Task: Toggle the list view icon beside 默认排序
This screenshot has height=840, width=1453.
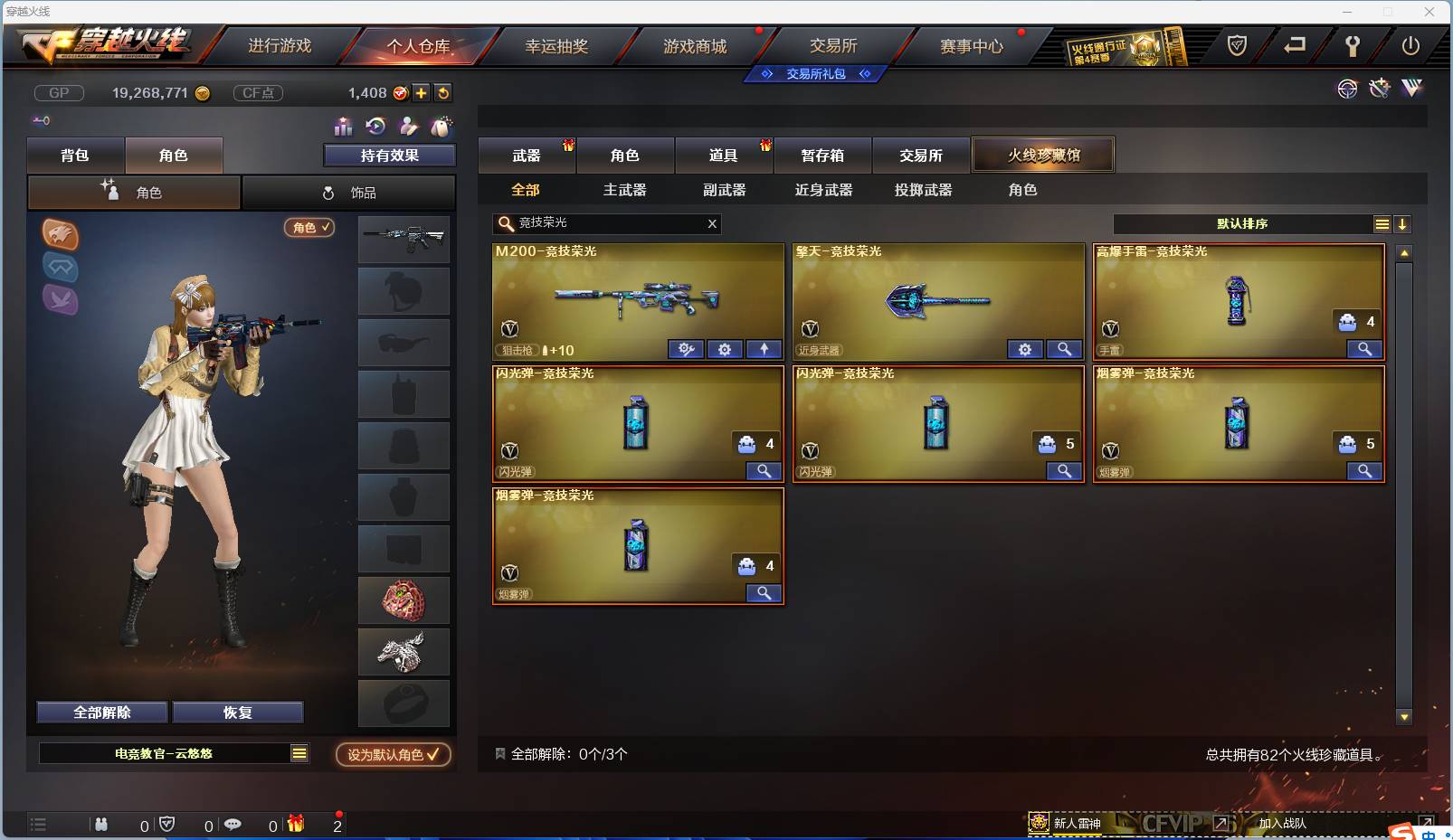Action: (1382, 223)
